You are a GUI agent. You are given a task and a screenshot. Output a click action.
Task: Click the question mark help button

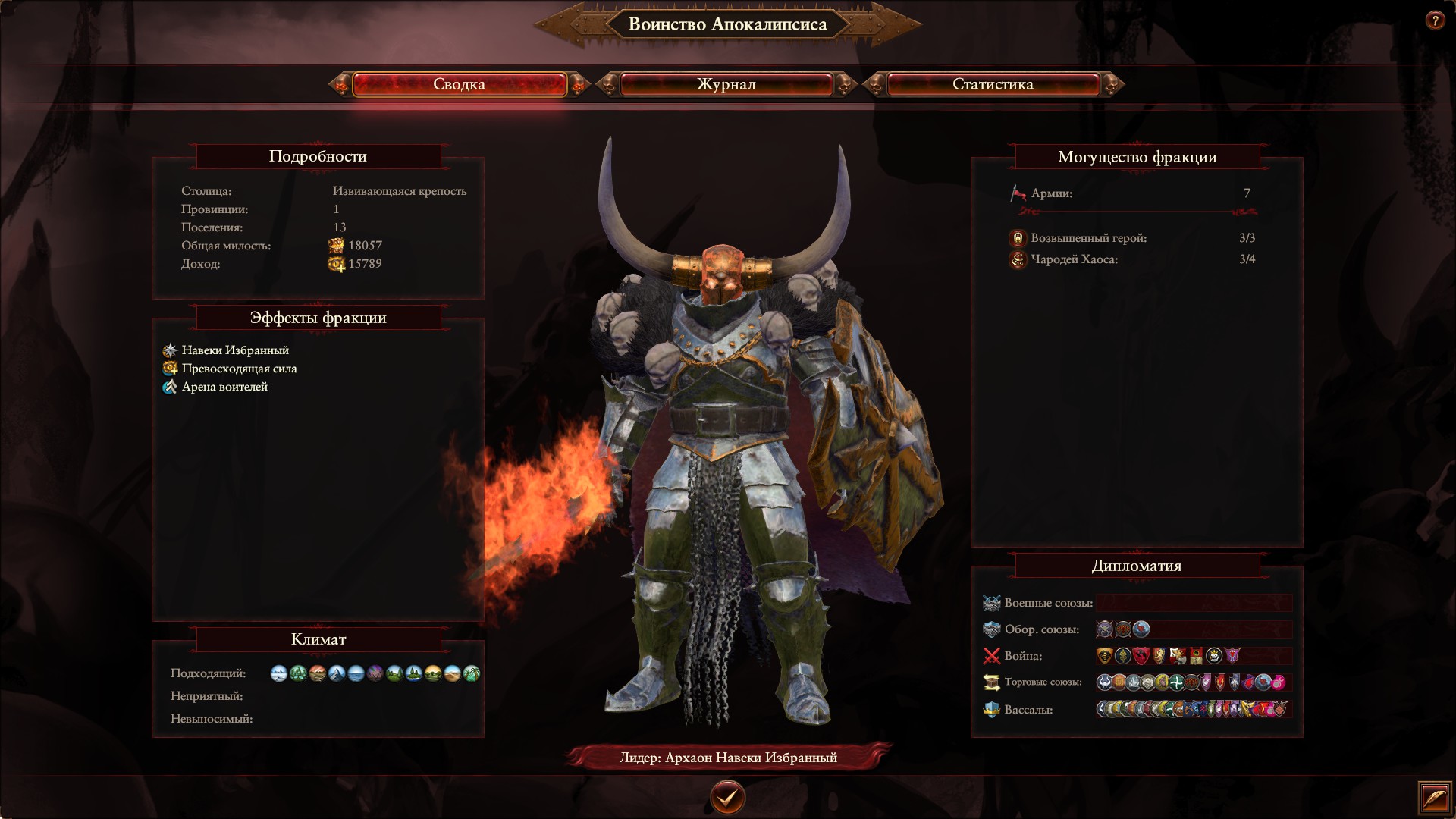tap(1434, 20)
